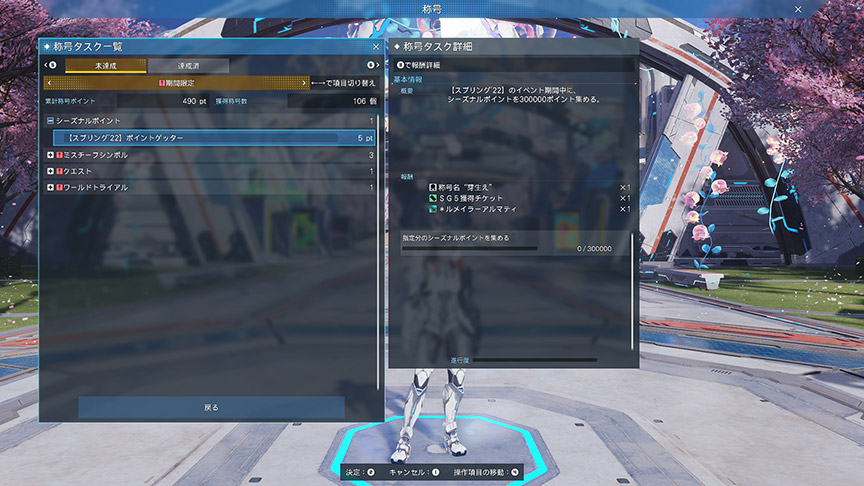Expand the ワールドトライアル category
This screenshot has height=486, width=864.
point(50,187)
